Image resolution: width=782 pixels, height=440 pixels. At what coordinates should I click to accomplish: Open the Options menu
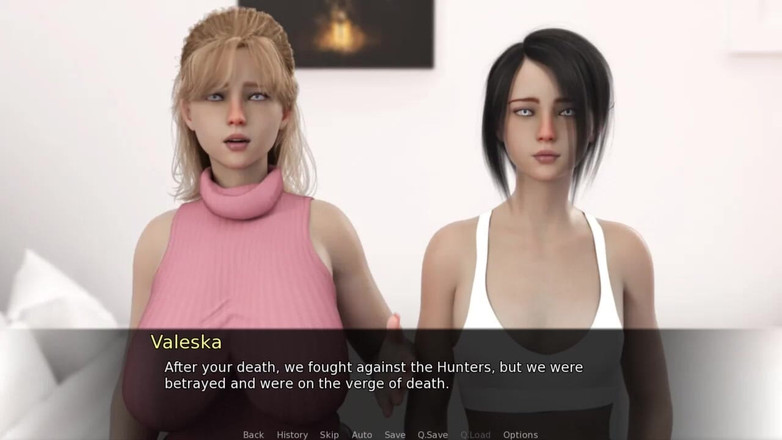coord(520,435)
